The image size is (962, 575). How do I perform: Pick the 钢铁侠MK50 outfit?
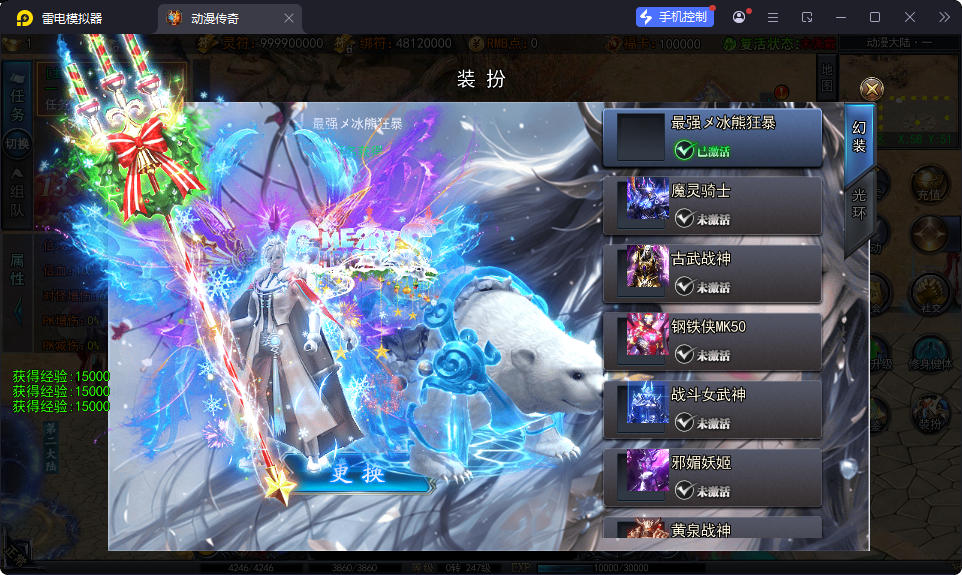(712, 341)
